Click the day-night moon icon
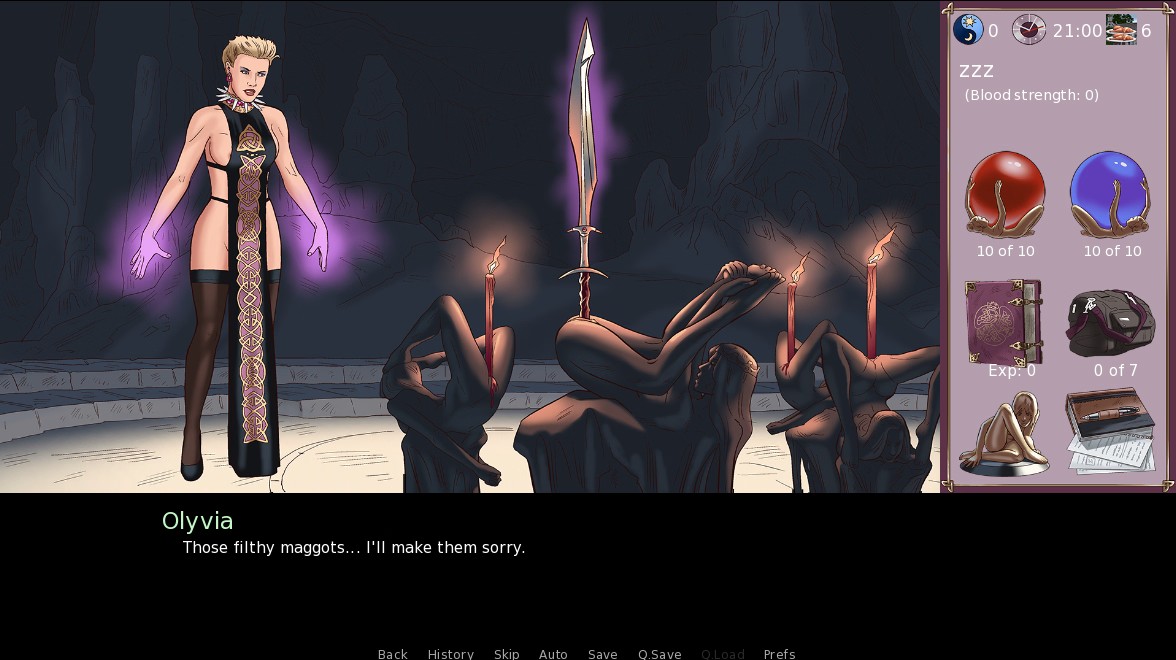 968,30
